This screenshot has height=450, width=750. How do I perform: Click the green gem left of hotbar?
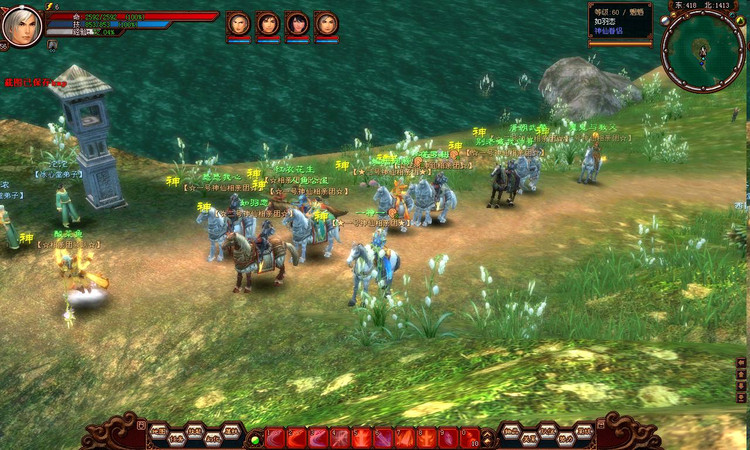click(255, 438)
